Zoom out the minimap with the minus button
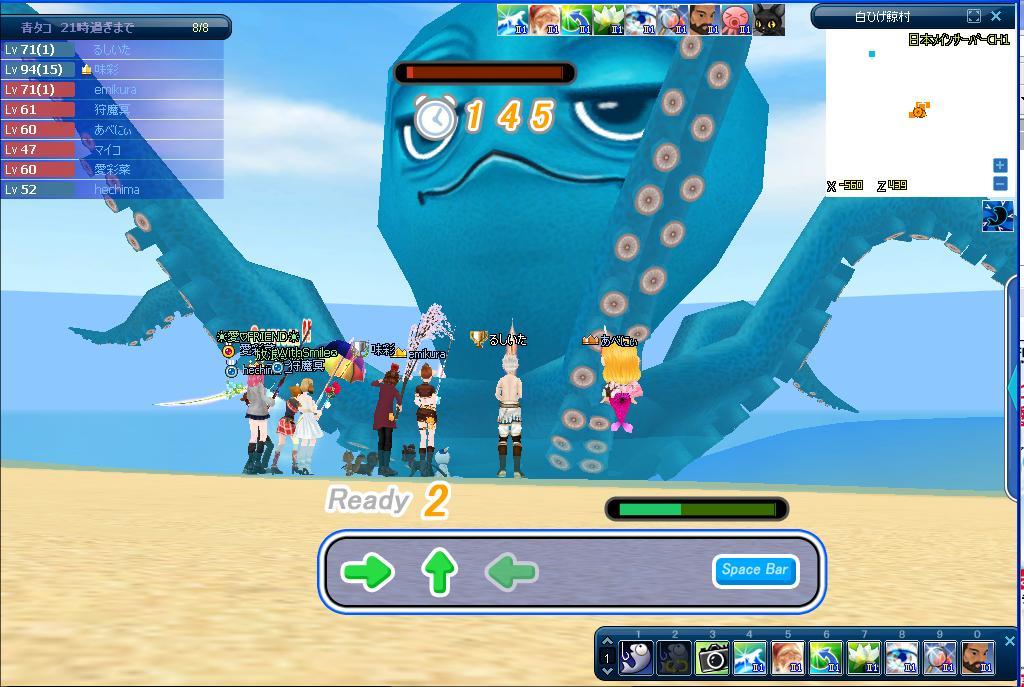Image resolution: width=1024 pixels, height=687 pixels. pyautogui.click(x=999, y=183)
